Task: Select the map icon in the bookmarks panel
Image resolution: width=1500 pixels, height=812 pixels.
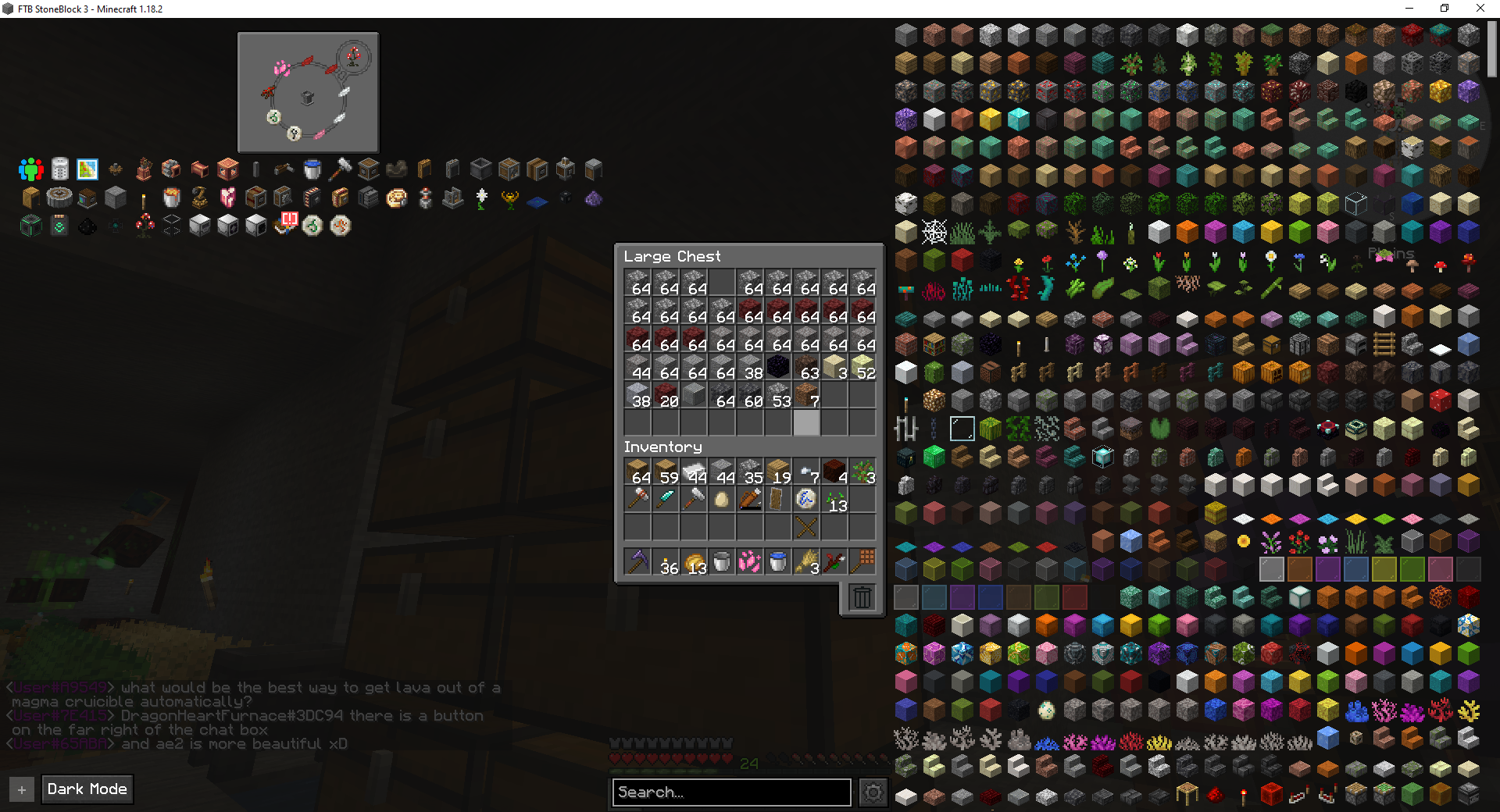Action: 87,169
